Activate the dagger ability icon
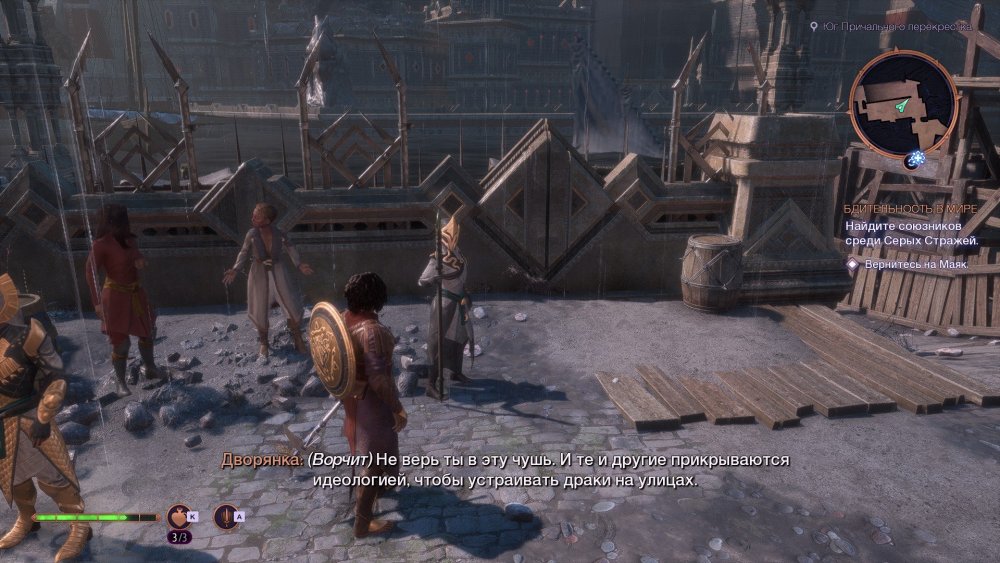This screenshot has height=563, width=1000. (x=226, y=516)
